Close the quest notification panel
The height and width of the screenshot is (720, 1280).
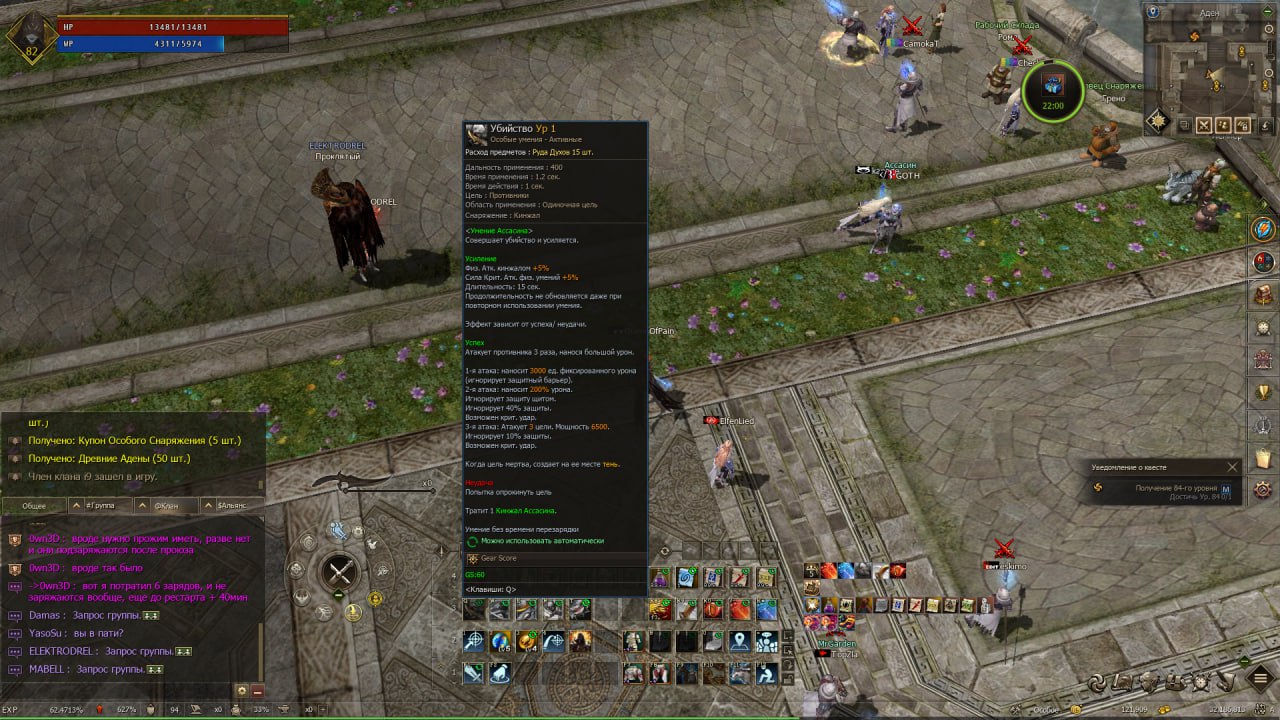click(x=1232, y=467)
